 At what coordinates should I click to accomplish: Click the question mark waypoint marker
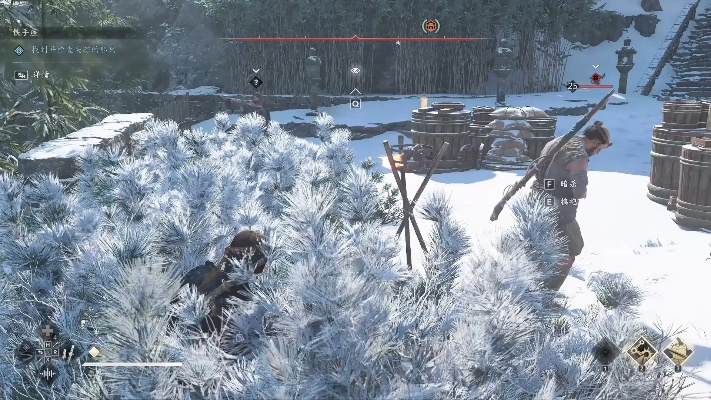pos(256,82)
